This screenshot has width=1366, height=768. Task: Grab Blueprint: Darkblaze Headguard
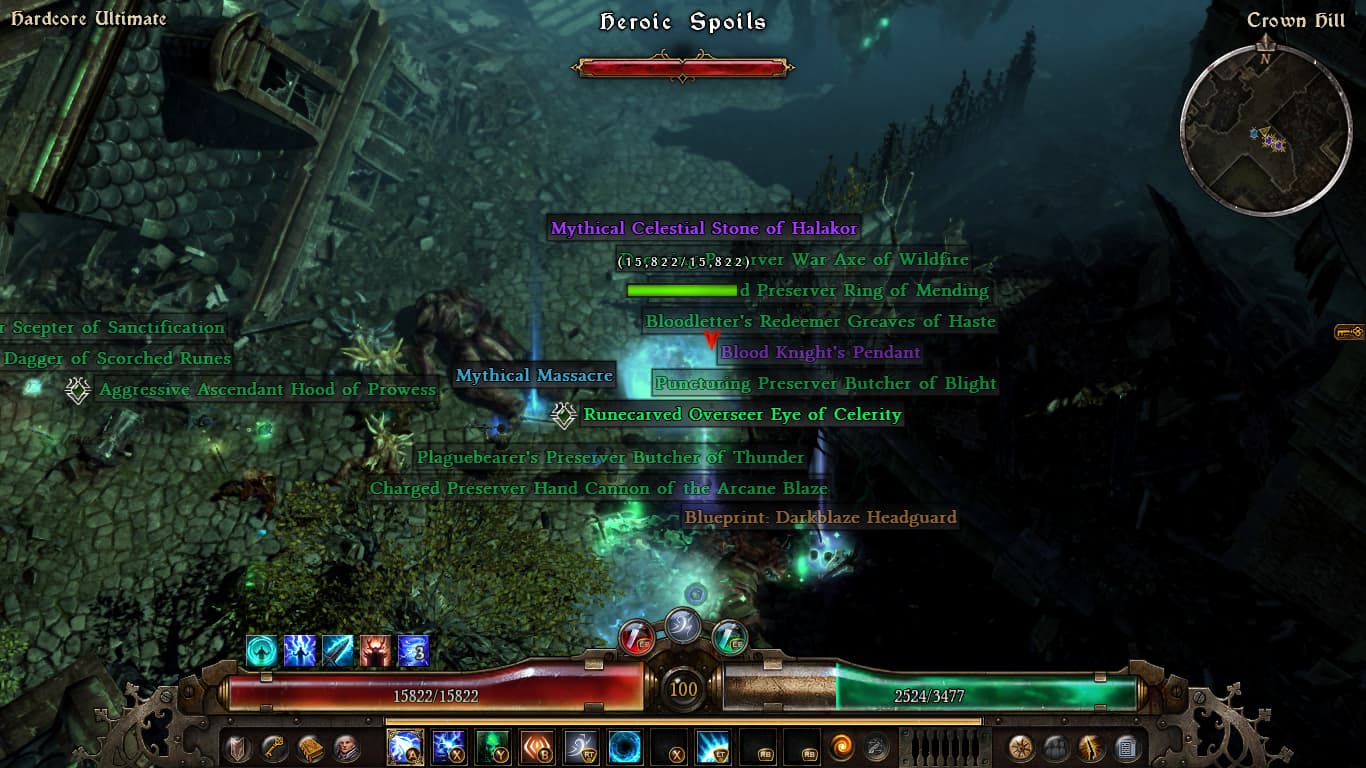click(820, 518)
